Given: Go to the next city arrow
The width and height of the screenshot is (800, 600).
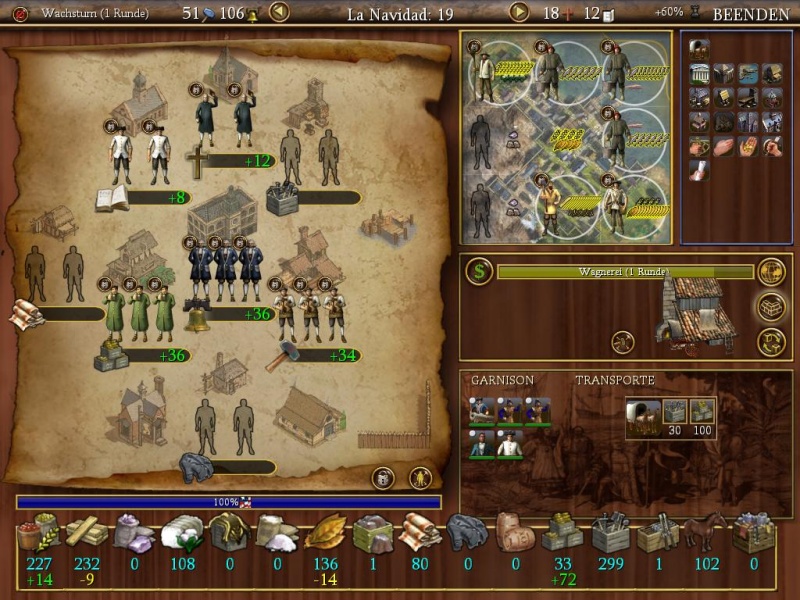Looking at the screenshot, I should (x=519, y=13).
